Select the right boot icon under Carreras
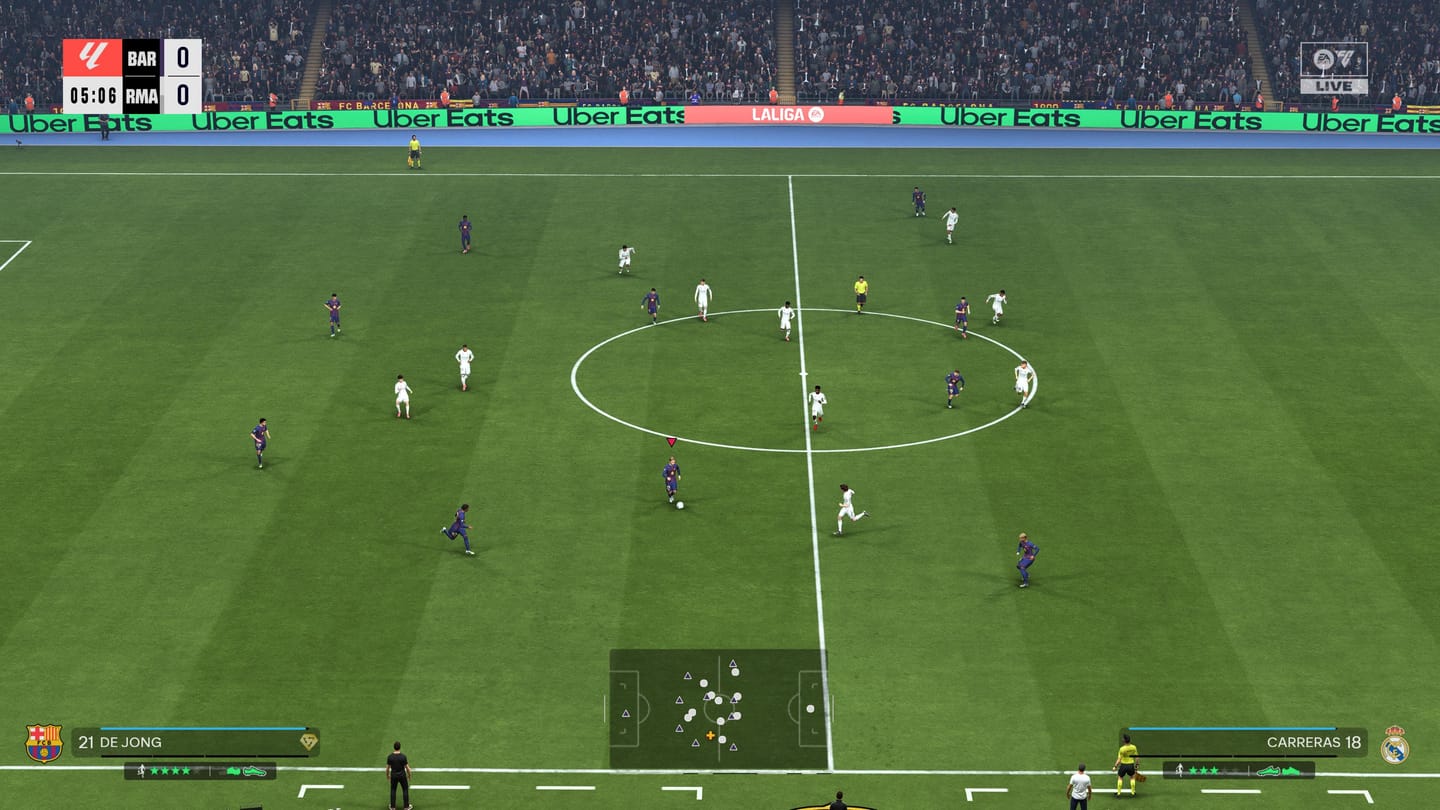The image size is (1440, 810). pyautogui.click(x=1290, y=772)
